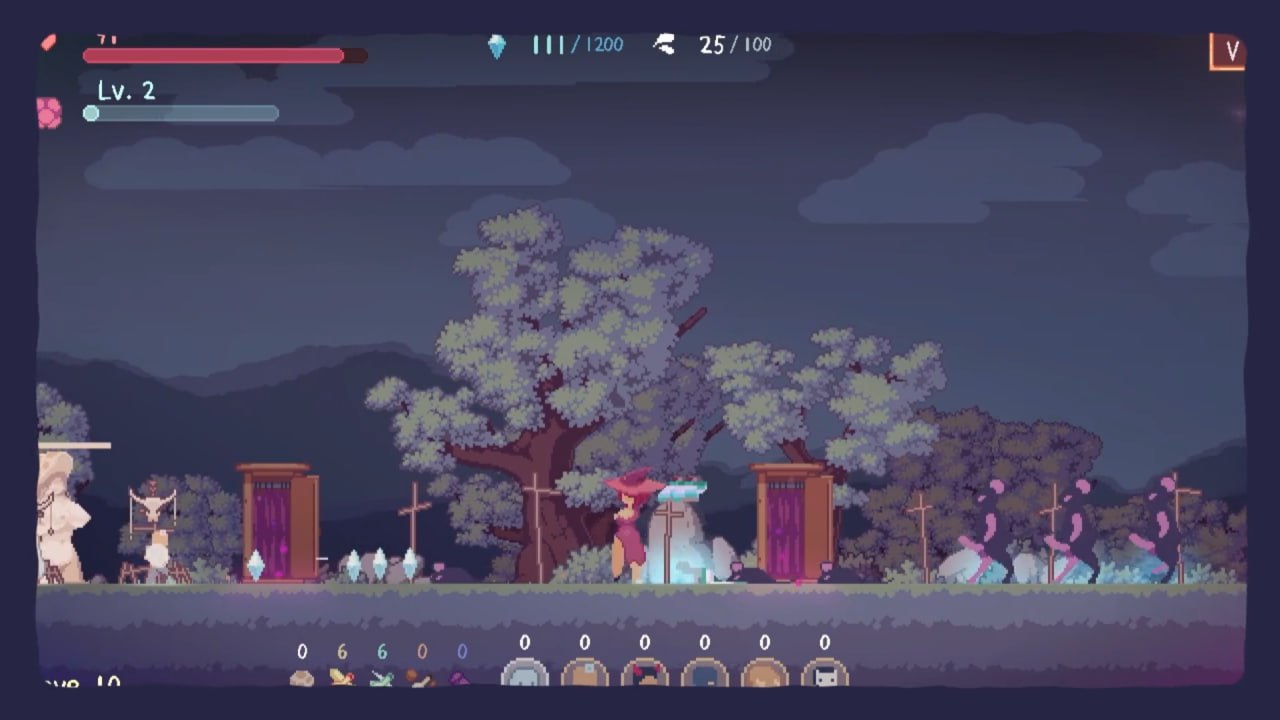This screenshot has height=720, width=1280.
Task: Click the statue on the far left
Action: 55,510
